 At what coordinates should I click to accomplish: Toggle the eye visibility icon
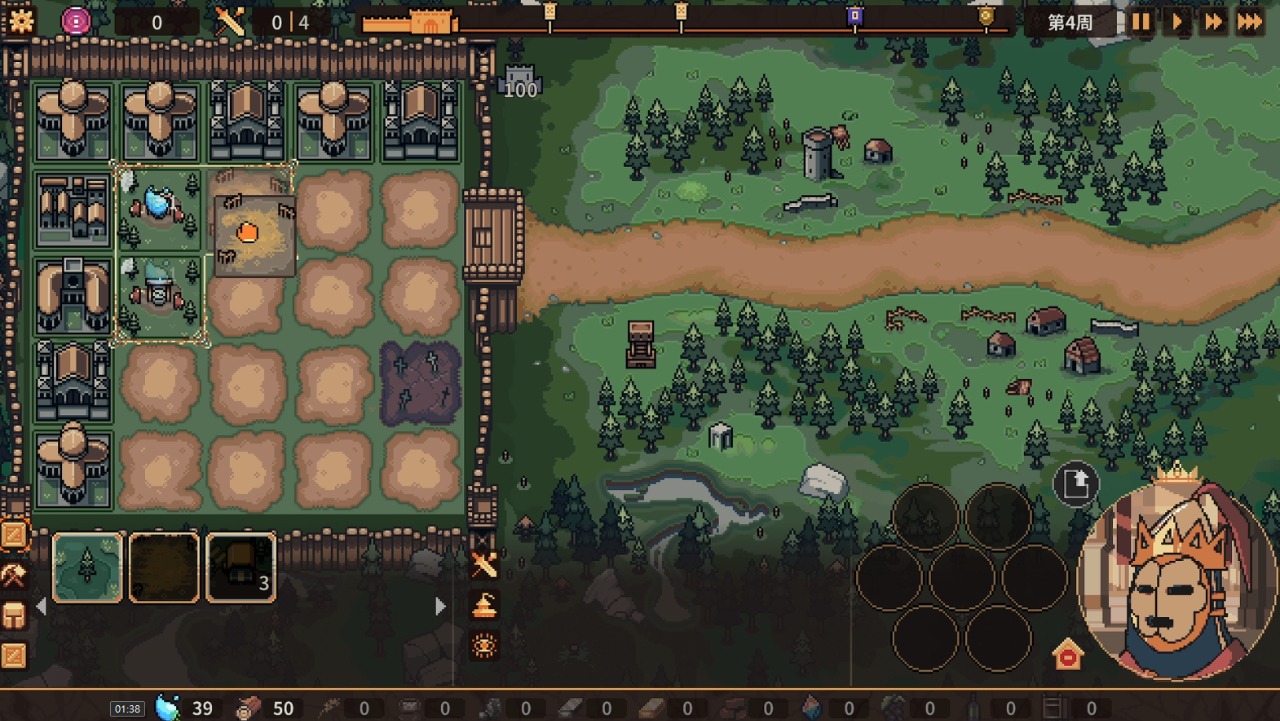(x=484, y=645)
